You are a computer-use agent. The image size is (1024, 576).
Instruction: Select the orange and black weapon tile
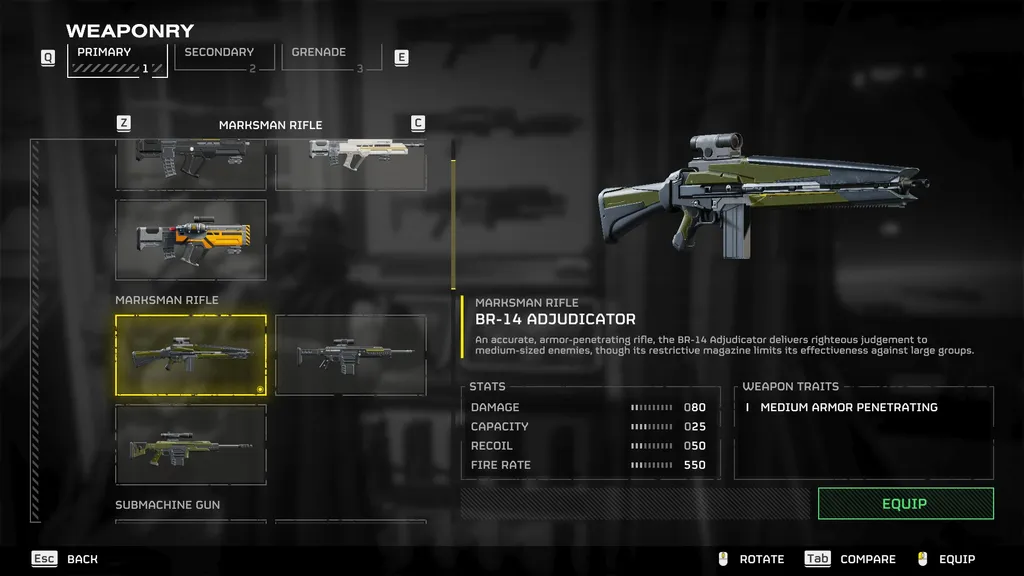coord(191,240)
